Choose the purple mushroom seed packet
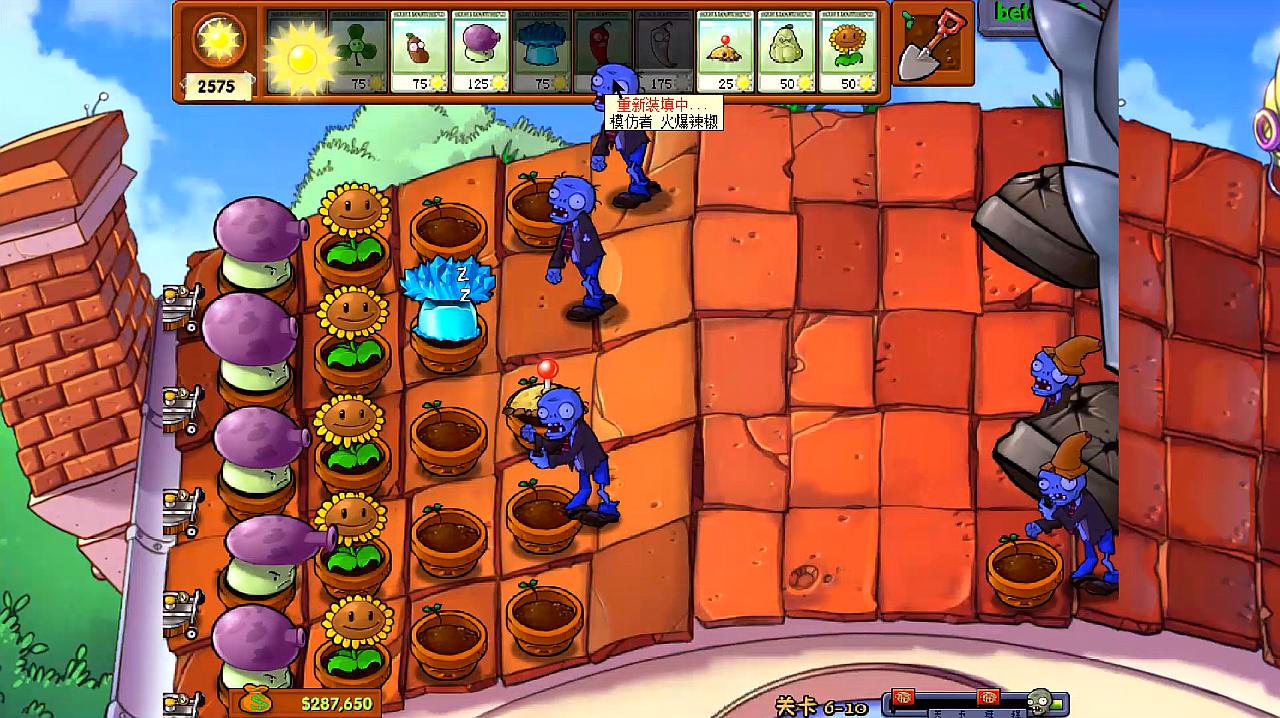This screenshot has width=1280, height=718. pos(480,52)
